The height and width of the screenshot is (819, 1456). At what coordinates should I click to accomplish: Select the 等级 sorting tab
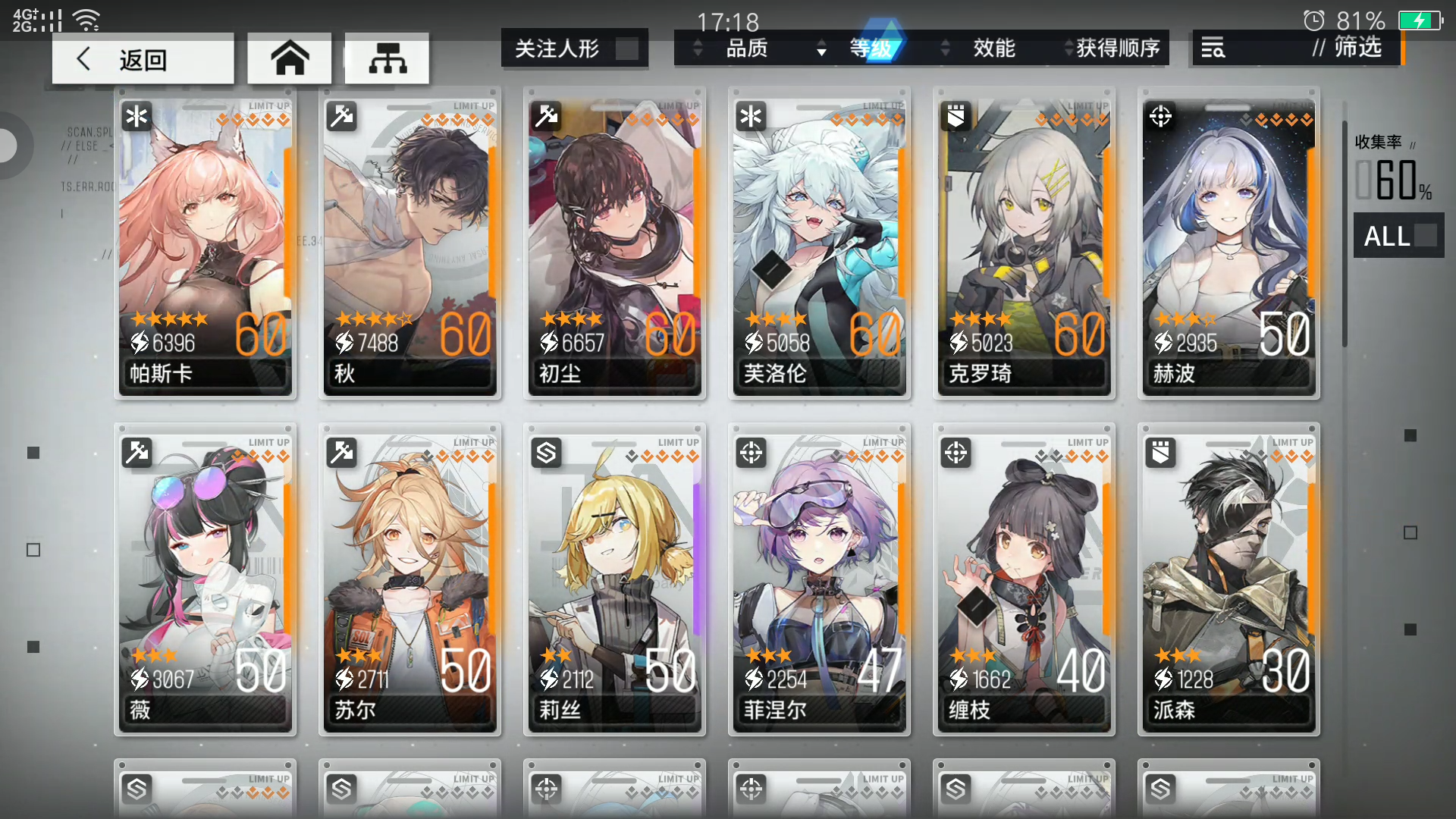click(874, 48)
